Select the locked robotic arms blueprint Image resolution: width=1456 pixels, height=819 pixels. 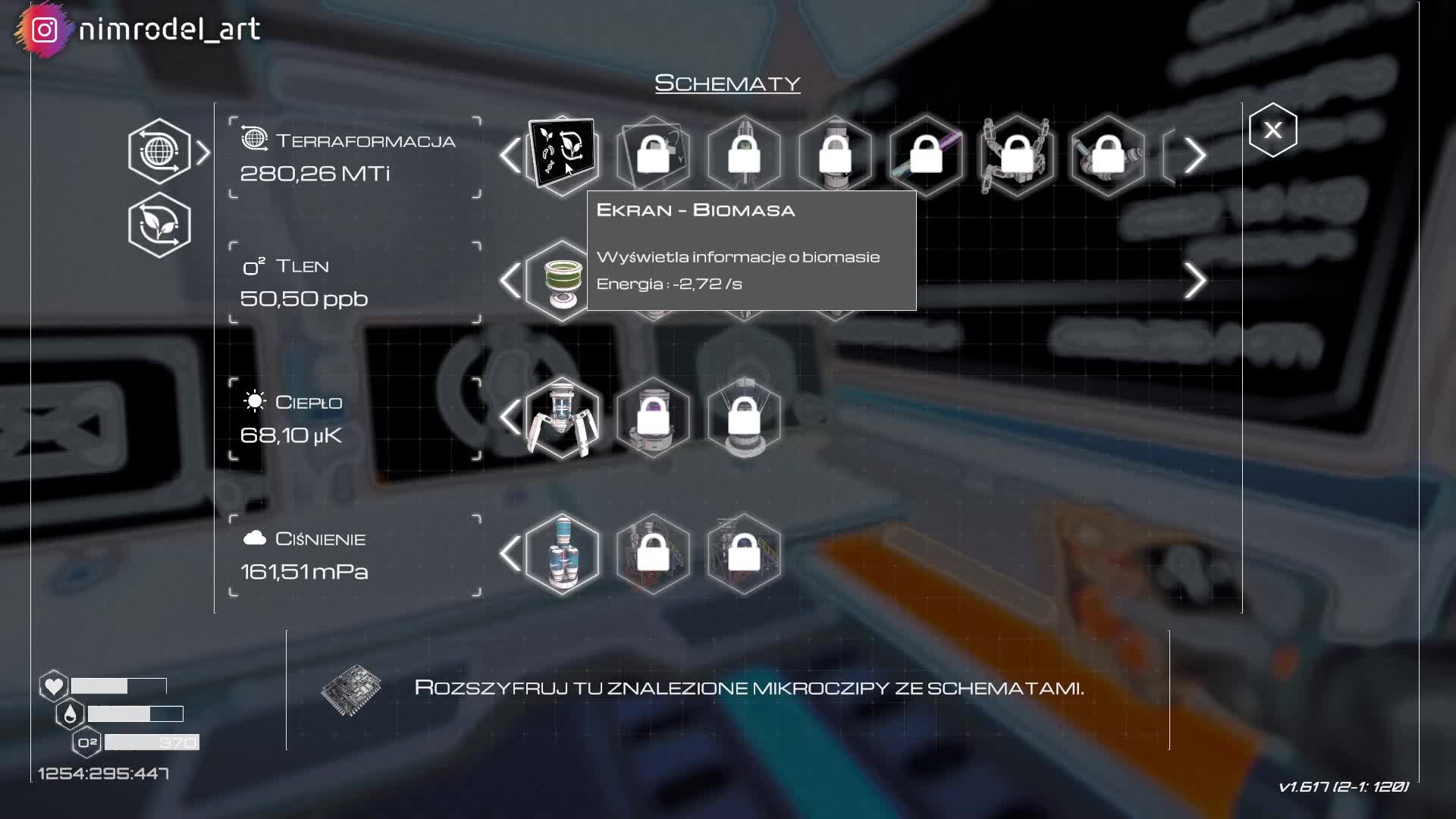1017,155
